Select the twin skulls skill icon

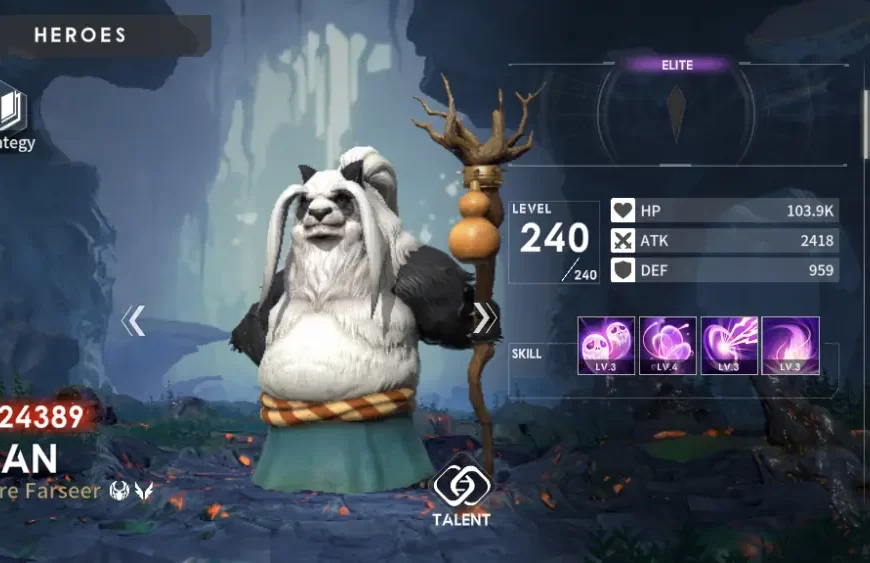[x=606, y=345]
